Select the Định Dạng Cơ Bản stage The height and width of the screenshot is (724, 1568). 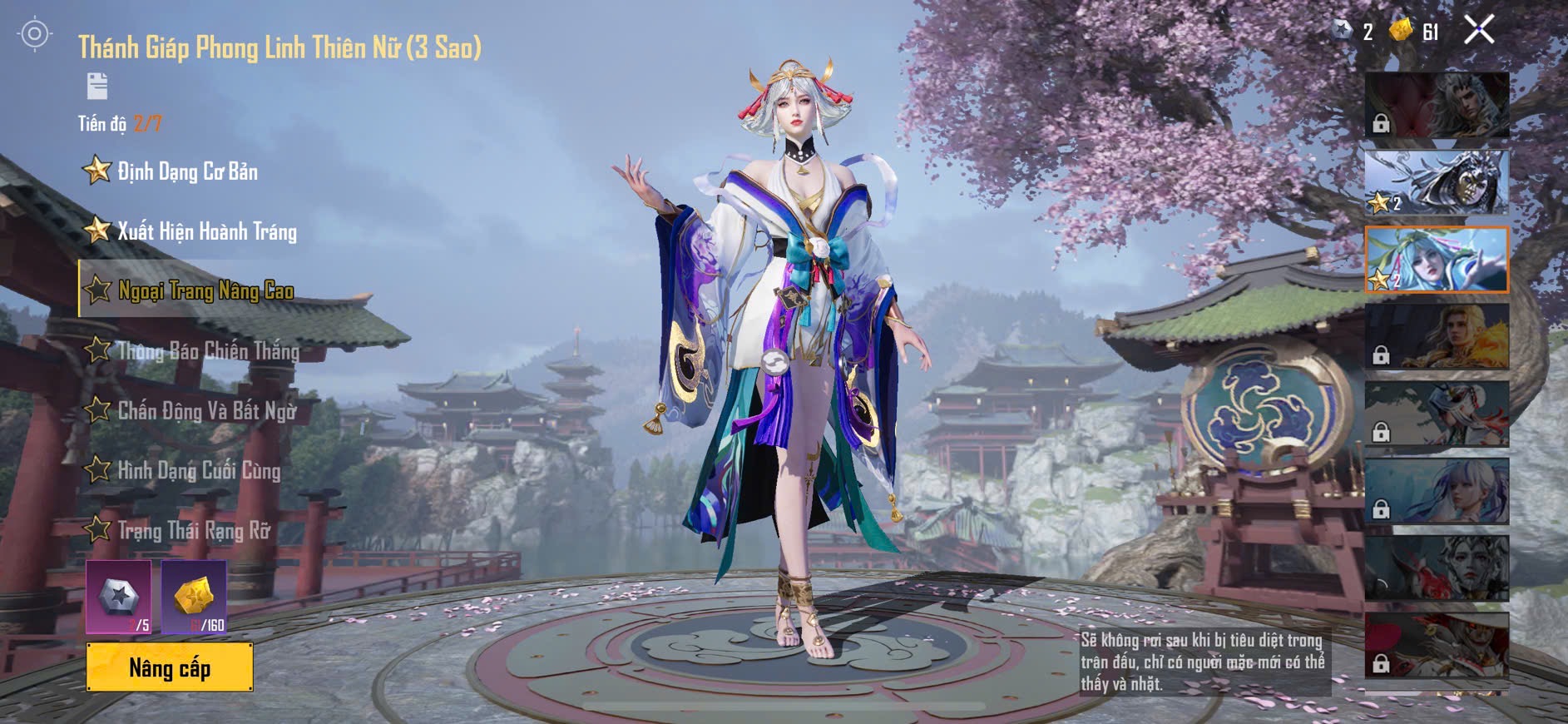(187, 171)
